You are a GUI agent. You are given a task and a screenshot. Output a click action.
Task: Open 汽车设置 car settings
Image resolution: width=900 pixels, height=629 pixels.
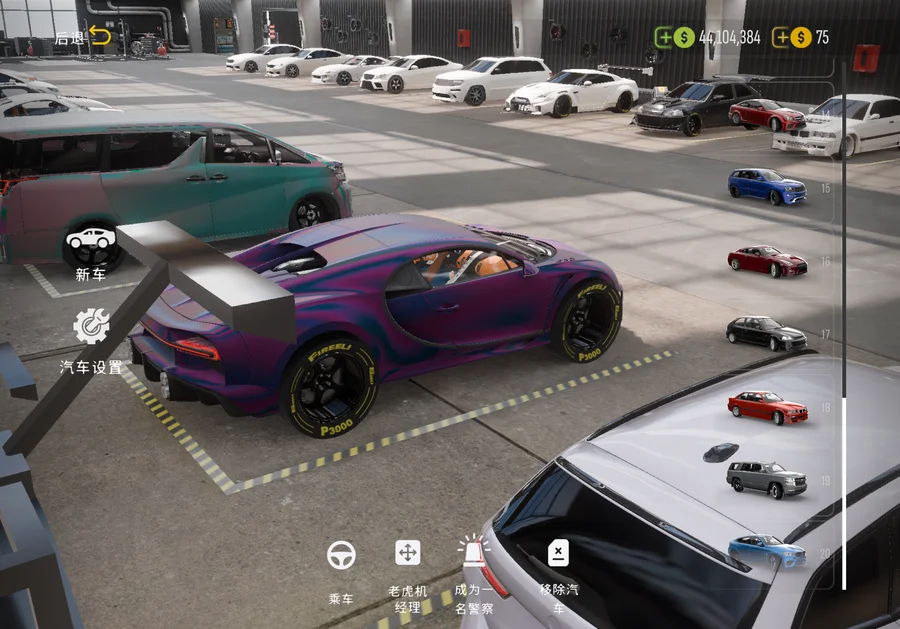click(91, 338)
